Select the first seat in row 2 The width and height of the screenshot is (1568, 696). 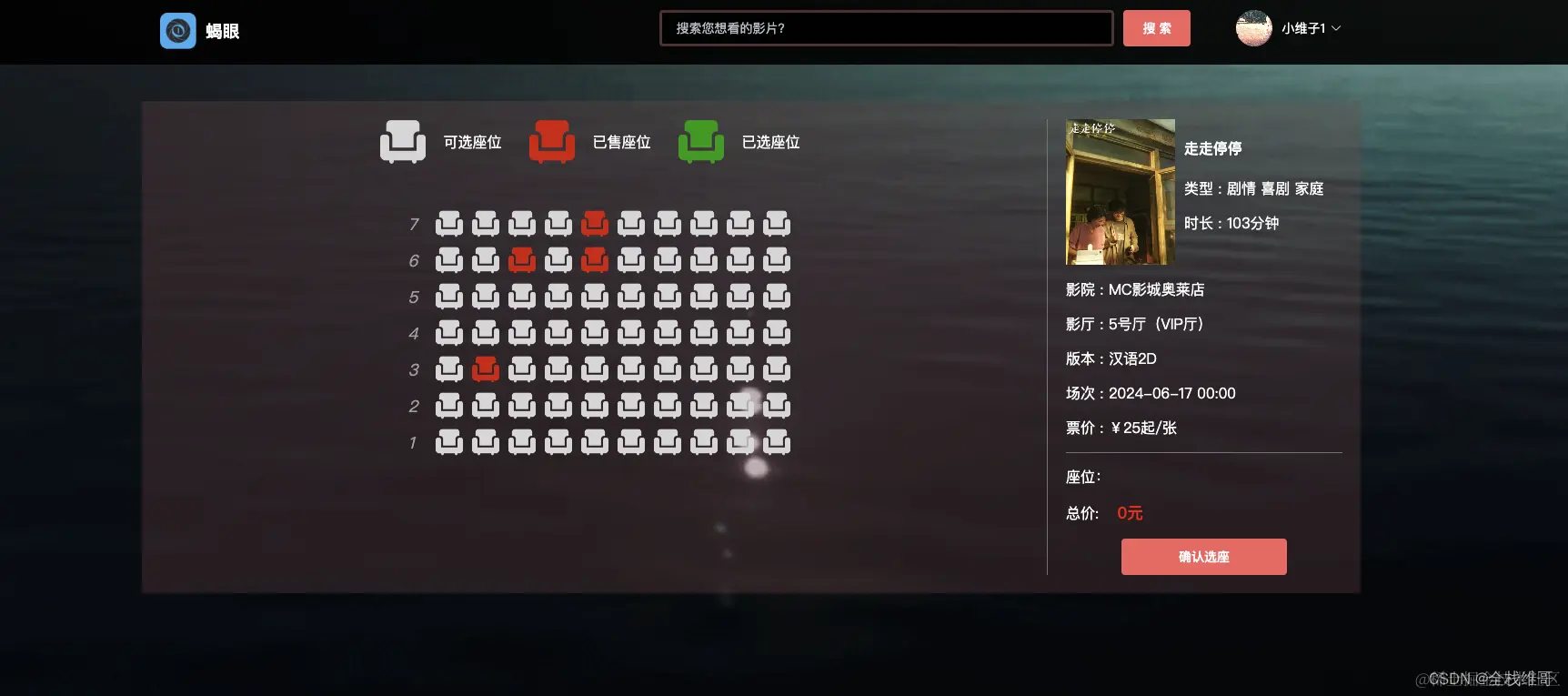(x=449, y=406)
